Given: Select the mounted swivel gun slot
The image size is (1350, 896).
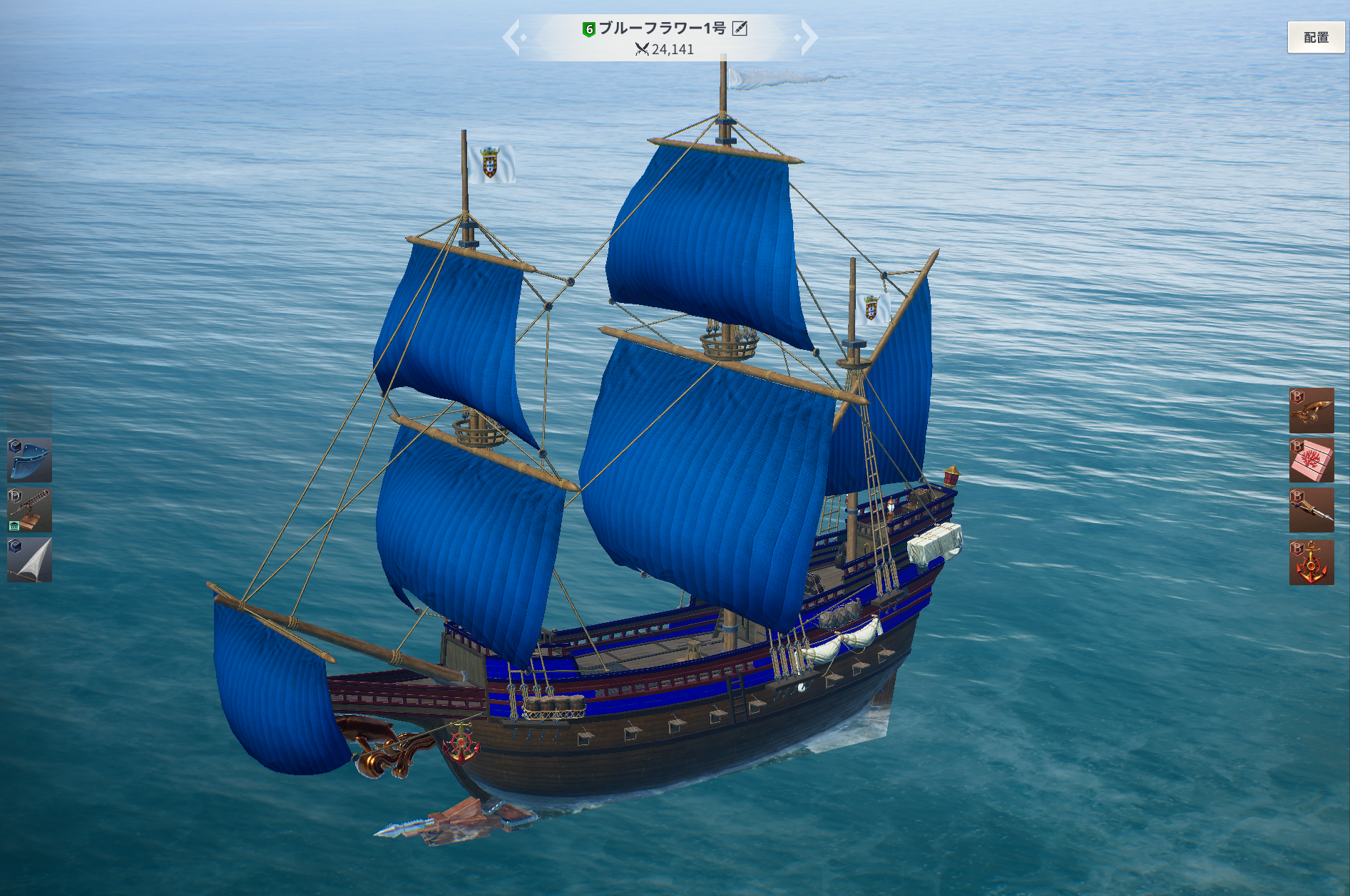Looking at the screenshot, I should pyautogui.click(x=29, y=510).
